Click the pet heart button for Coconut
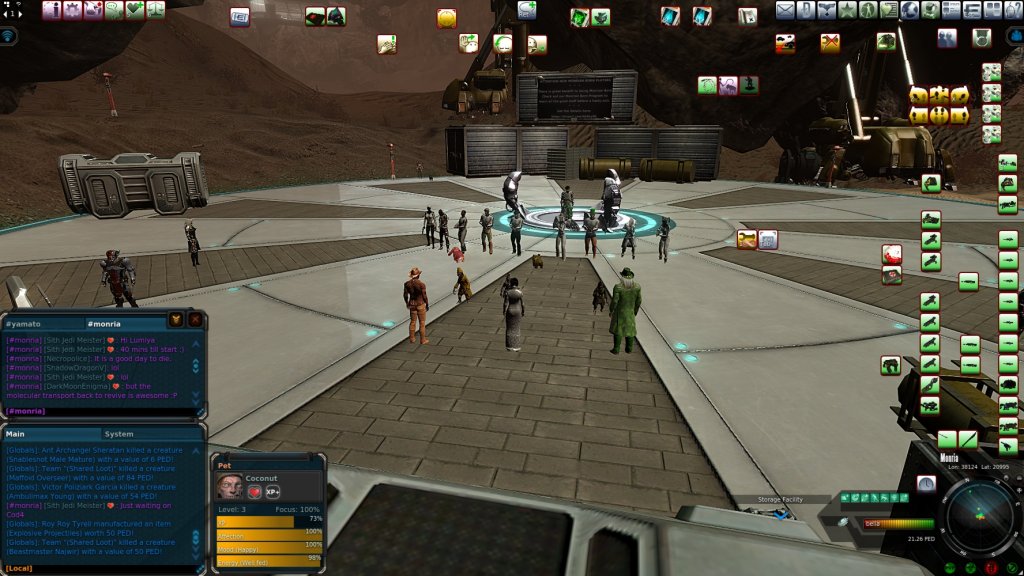Screen dimensions: 1024x576 click(255, 492)
